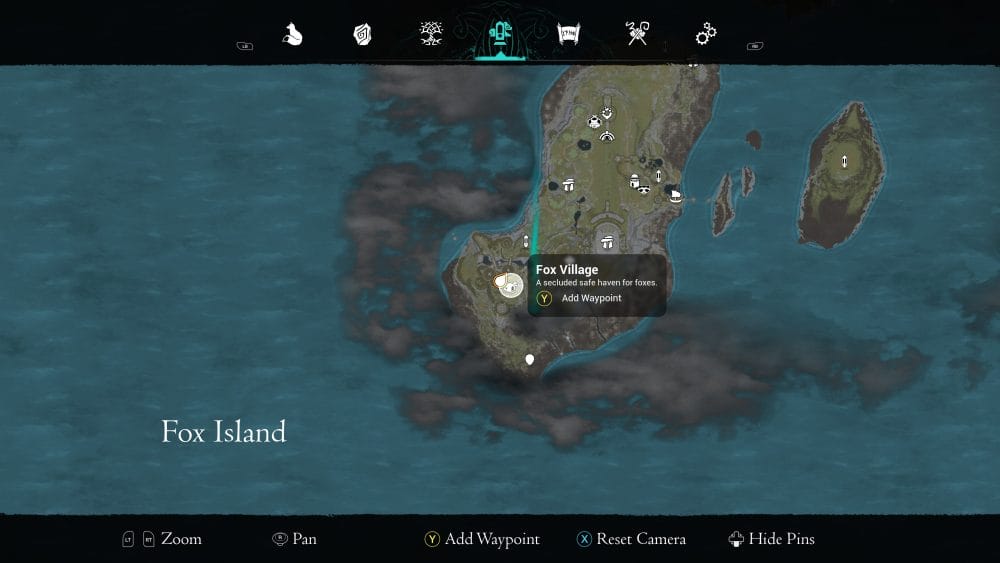Switch to the scroll tab
The image size is (1000, 563).
[x=569, y=36]
